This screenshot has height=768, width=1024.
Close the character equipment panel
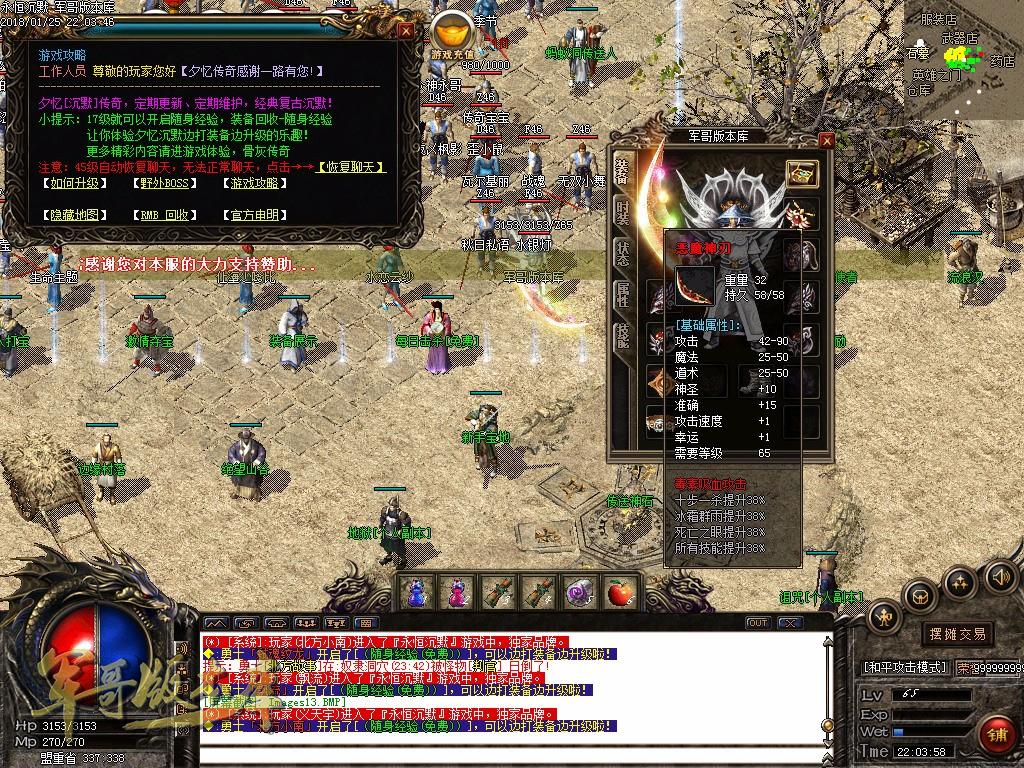tap(826, 141)
